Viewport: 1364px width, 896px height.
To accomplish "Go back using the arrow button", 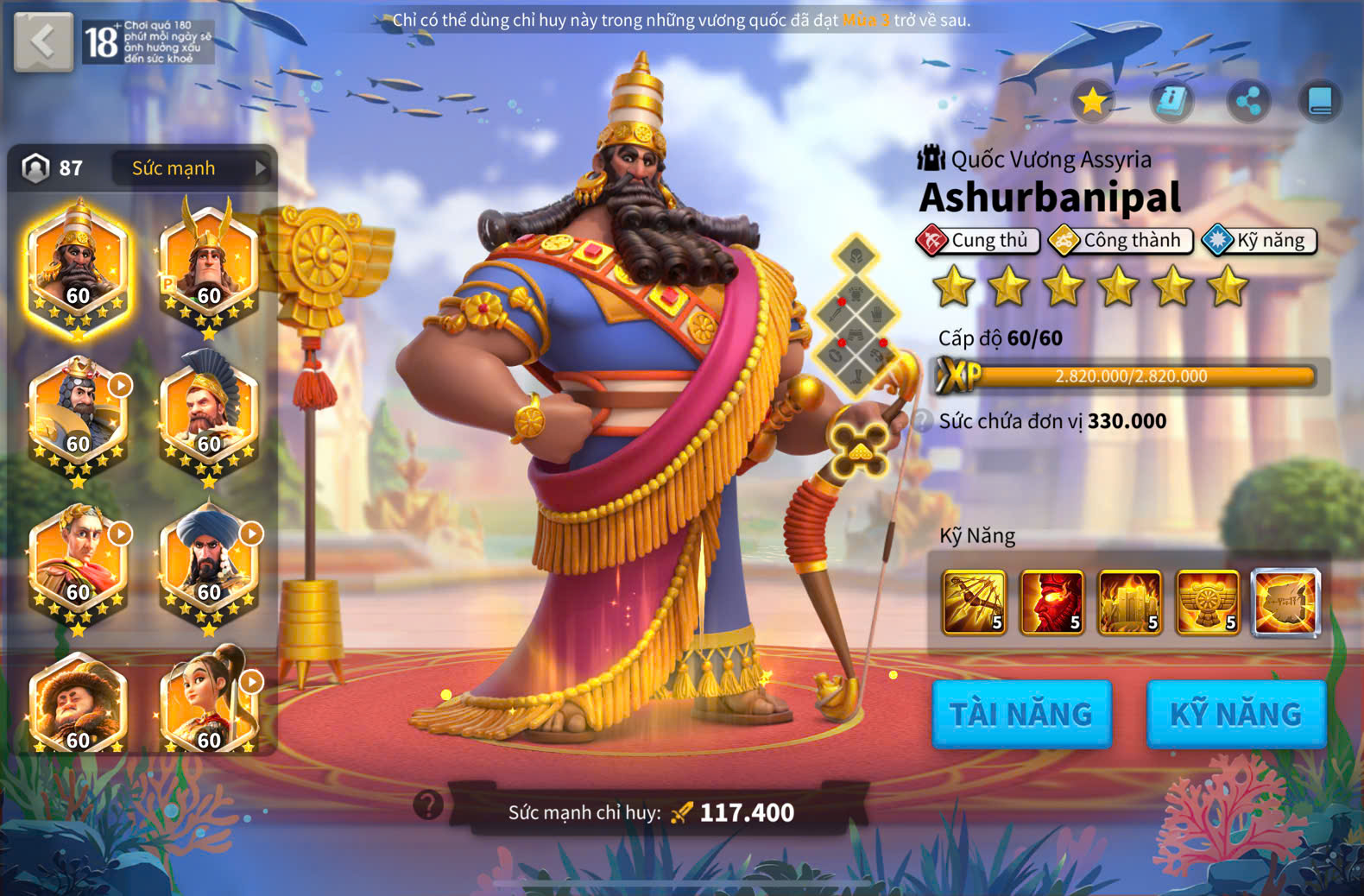I will [43, 41].
